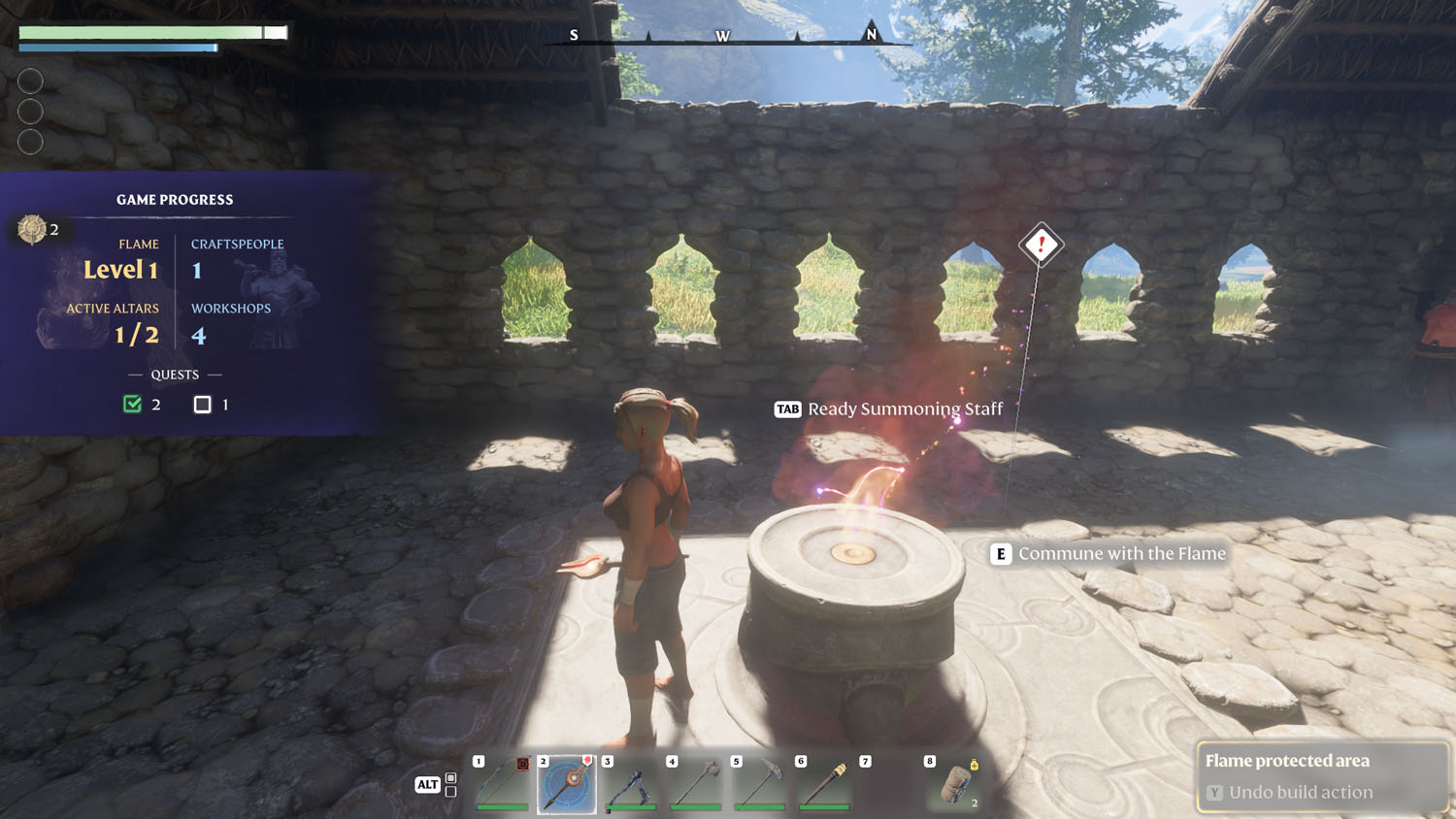Choose the scythe-shaped tool in slot 3
This screenshot has height=819, width=1456.
click(631, 783)
